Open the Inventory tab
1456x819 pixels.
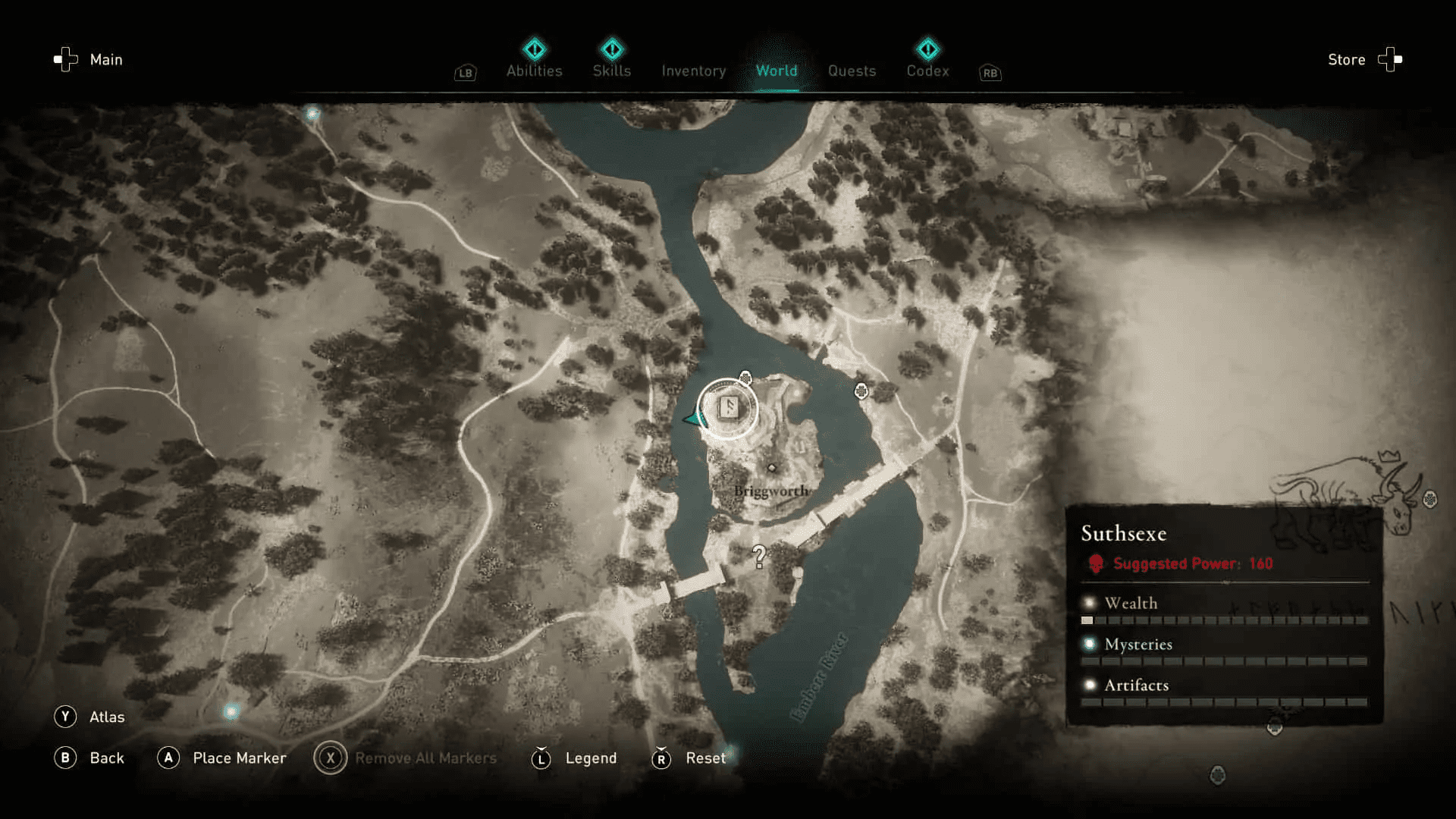(692, 71)
